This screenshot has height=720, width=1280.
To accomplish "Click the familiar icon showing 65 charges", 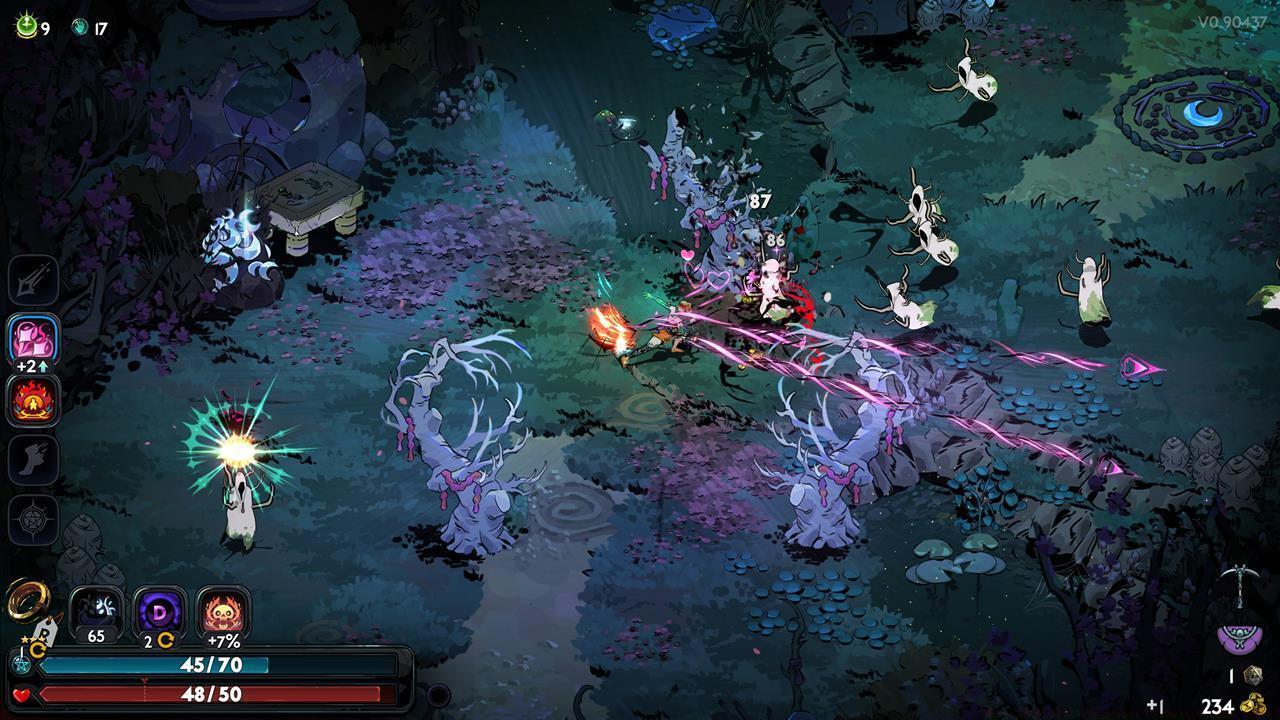I will pyautogui.click(x=94, y=608).
